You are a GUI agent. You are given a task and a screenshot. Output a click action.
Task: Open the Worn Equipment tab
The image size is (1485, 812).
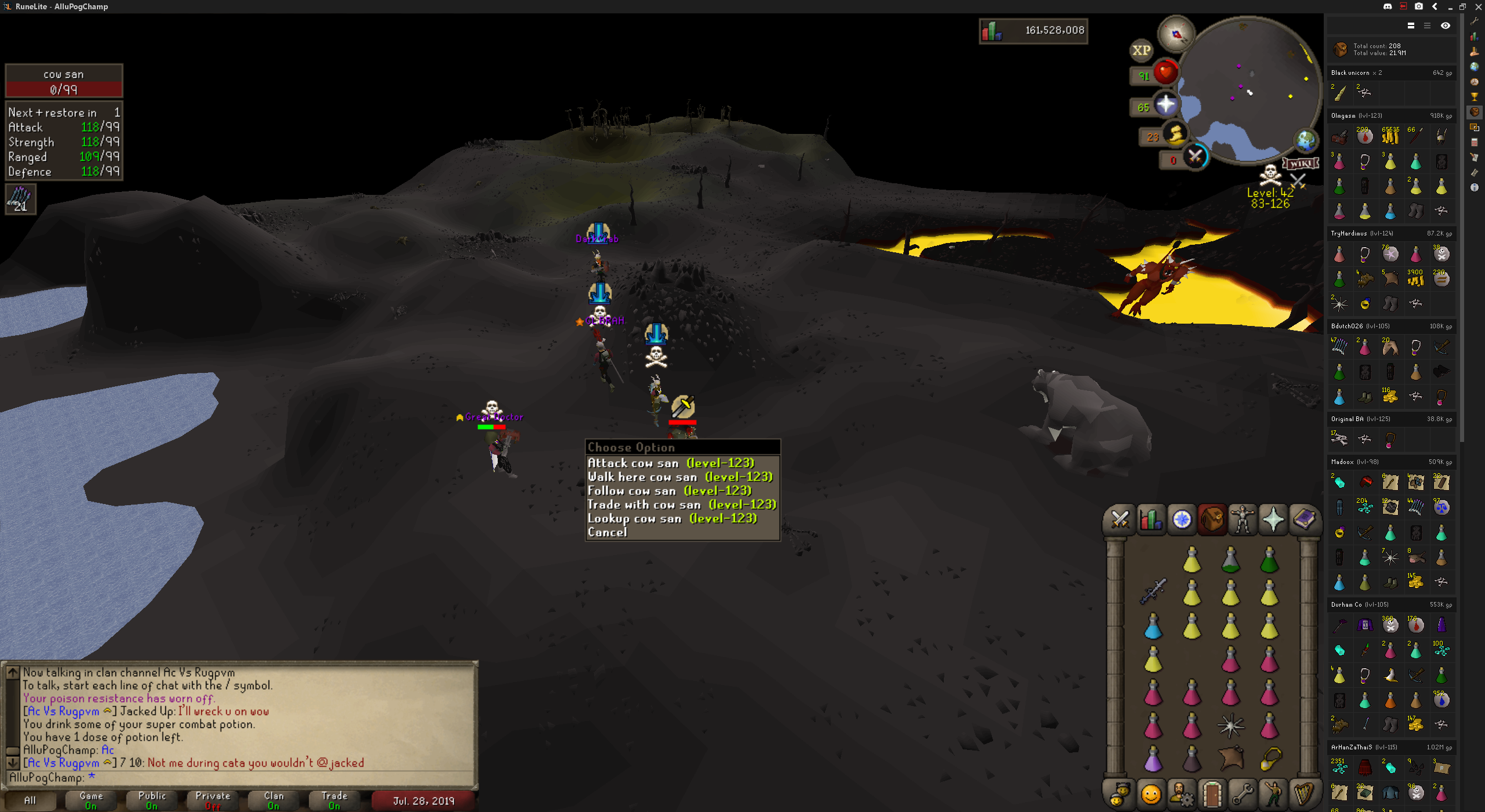point(1243,519)
